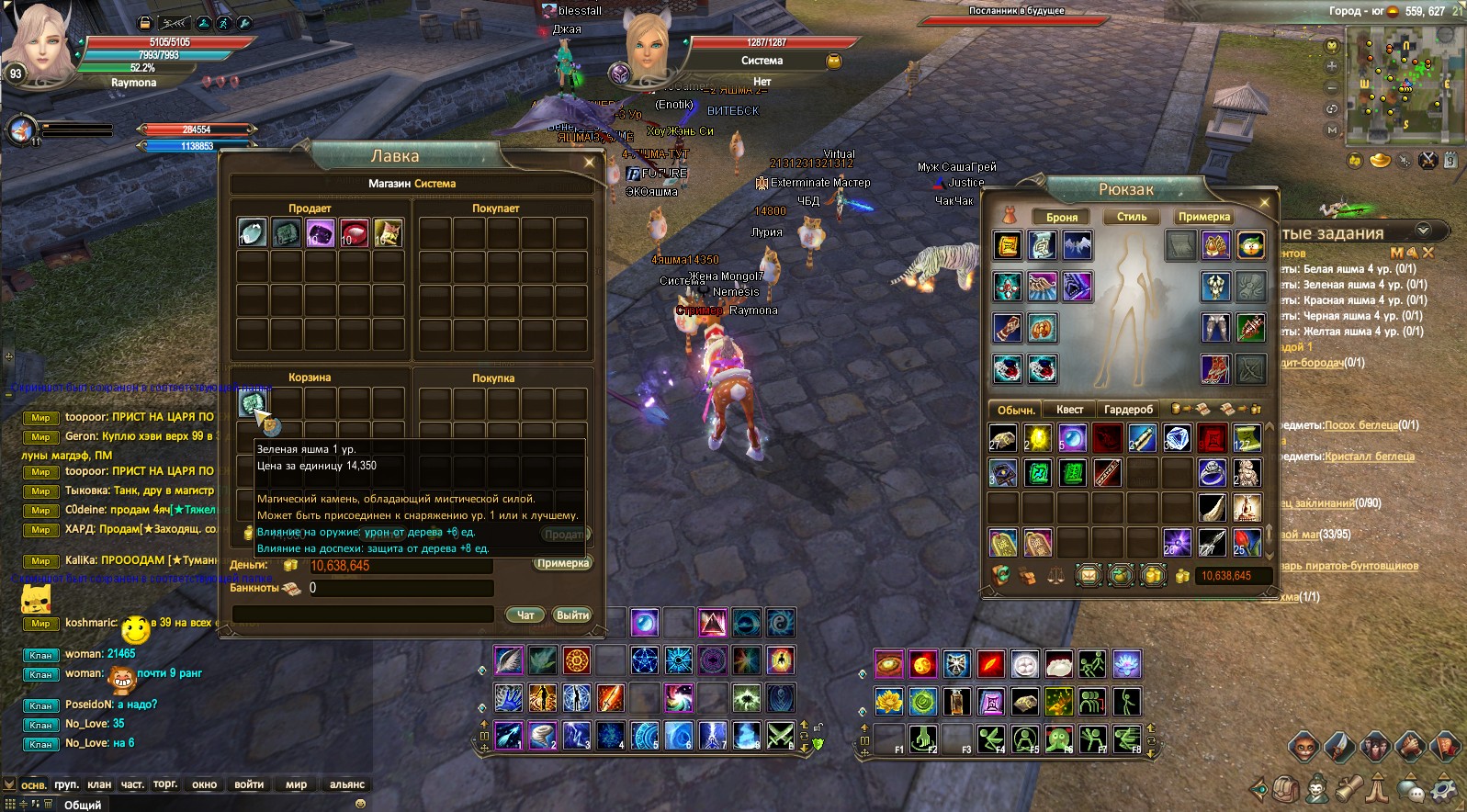Image resolution: width=1467 pixels, height=812 pixels.
Task: Close the Рюкзак inventory window
Action: tap(1265, 202)
